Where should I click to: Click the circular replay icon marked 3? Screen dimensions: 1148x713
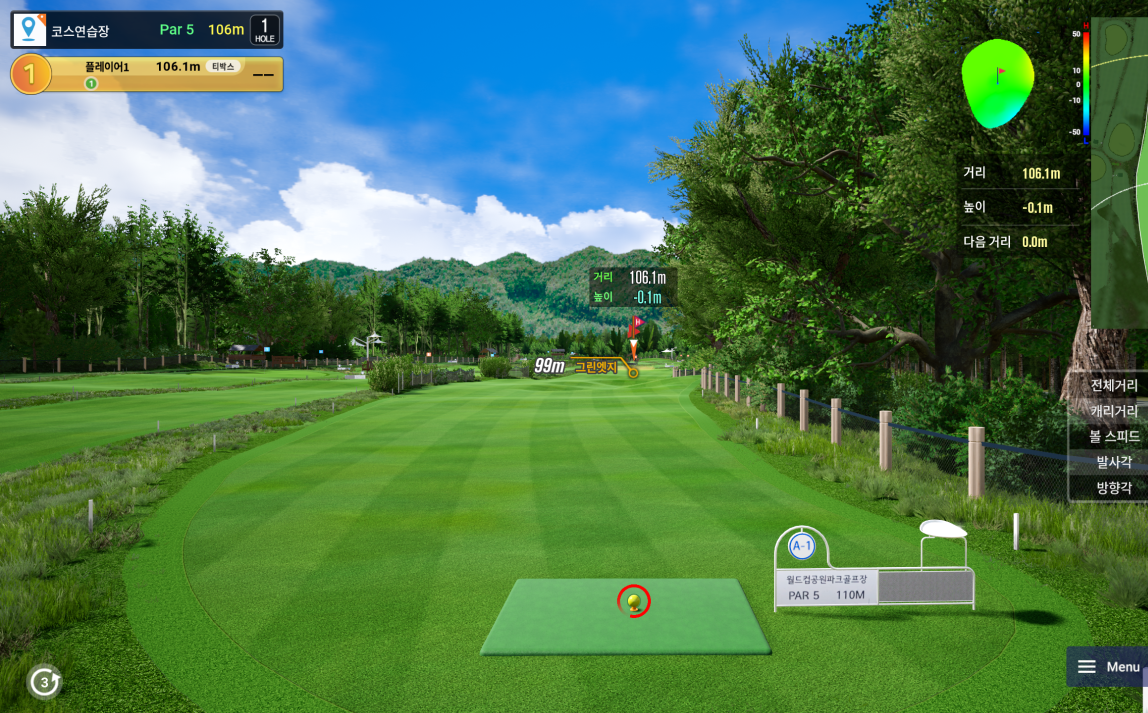(x=44, y=682)
